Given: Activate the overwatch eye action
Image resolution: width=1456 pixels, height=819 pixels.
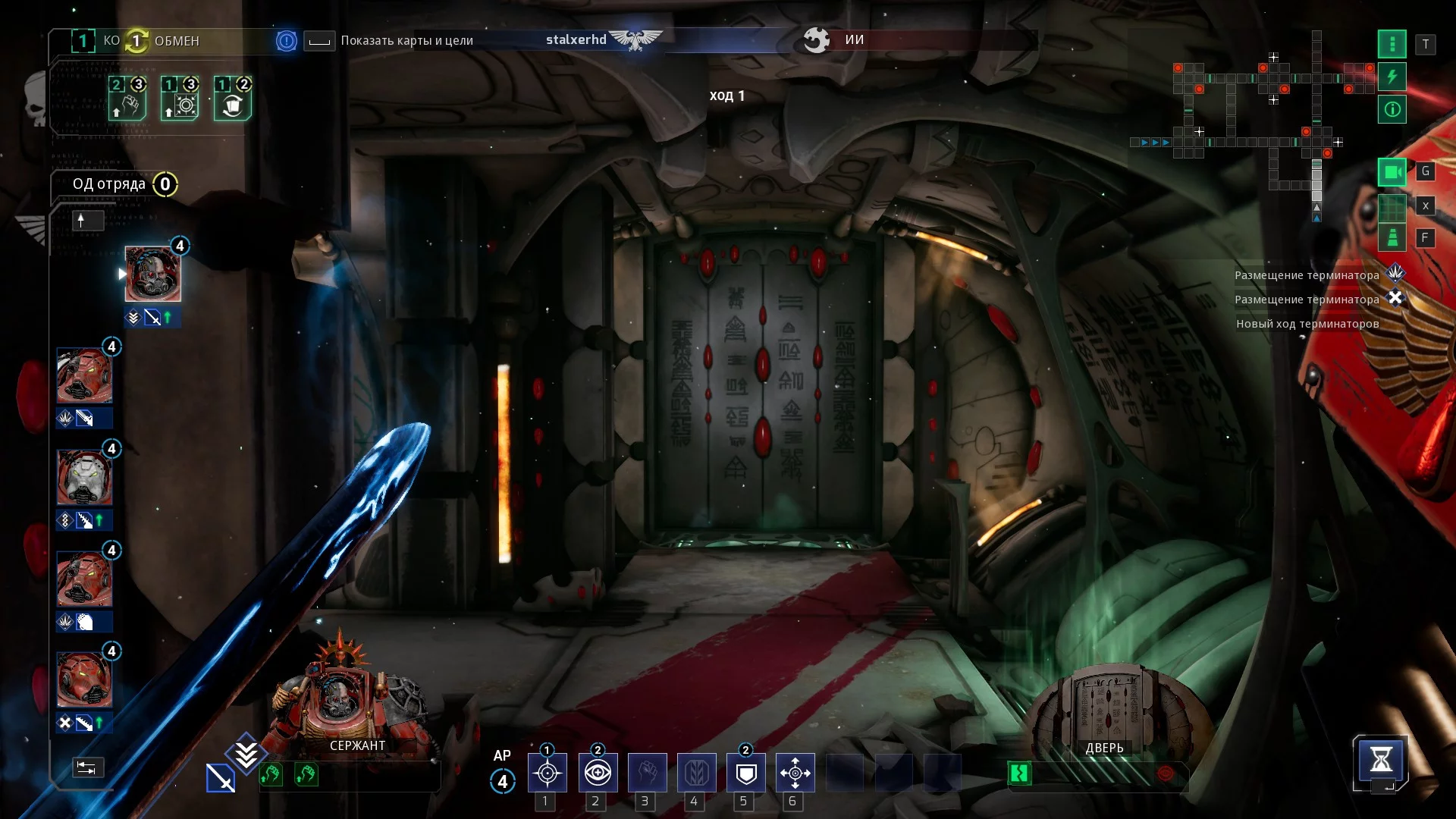Looking at the screenshot, I should (x=598, y=773).
